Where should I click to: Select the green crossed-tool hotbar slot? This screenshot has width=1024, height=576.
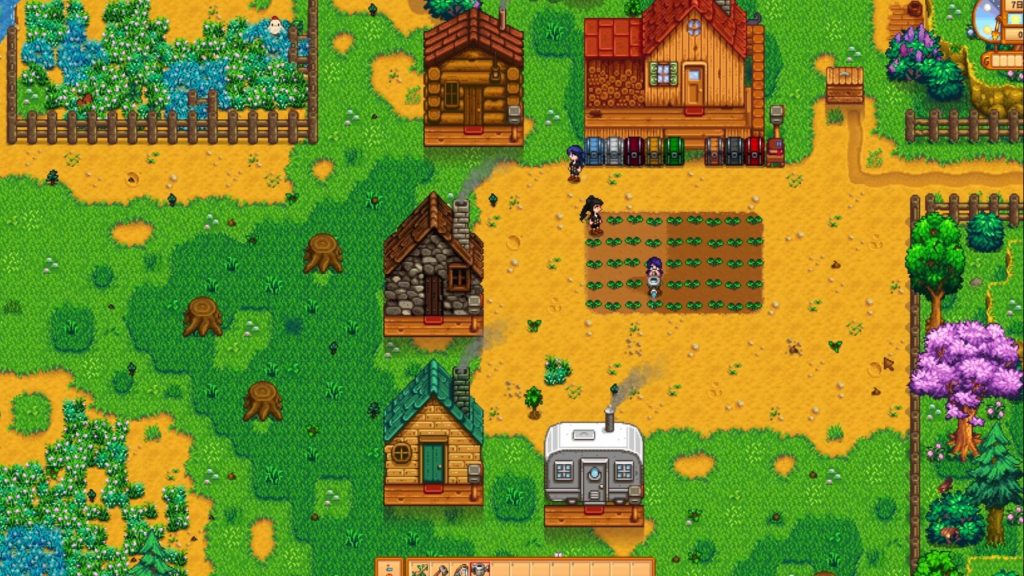[421, 570]
